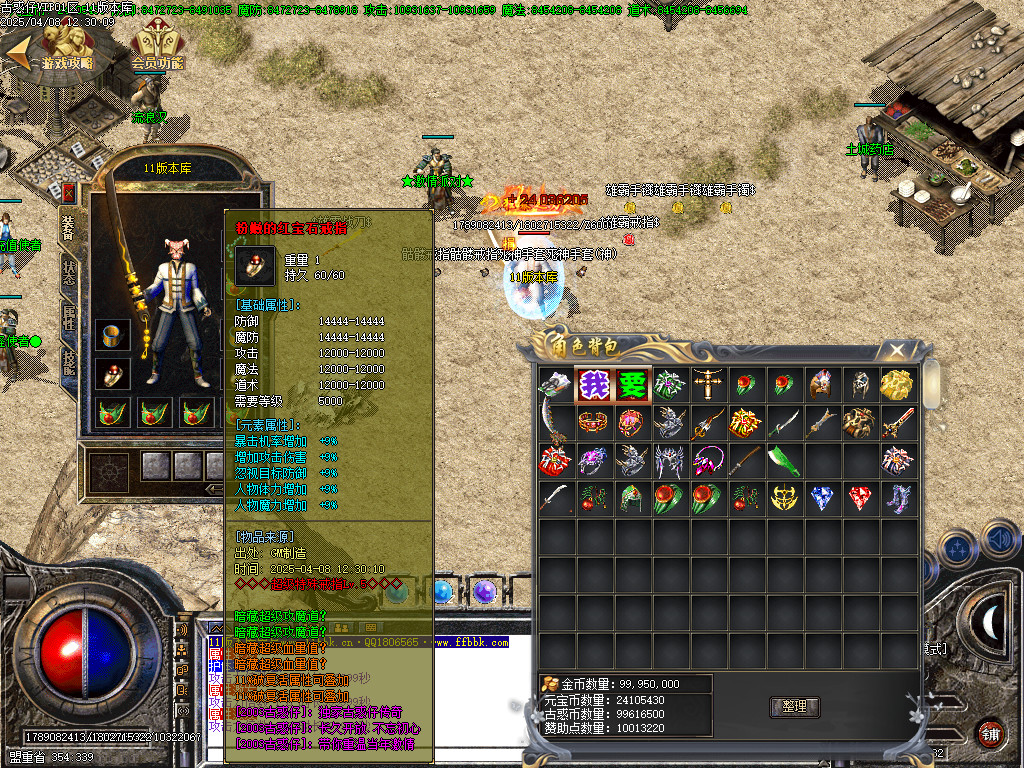Switch to the 属性 attributes tab

pos(69,319)
